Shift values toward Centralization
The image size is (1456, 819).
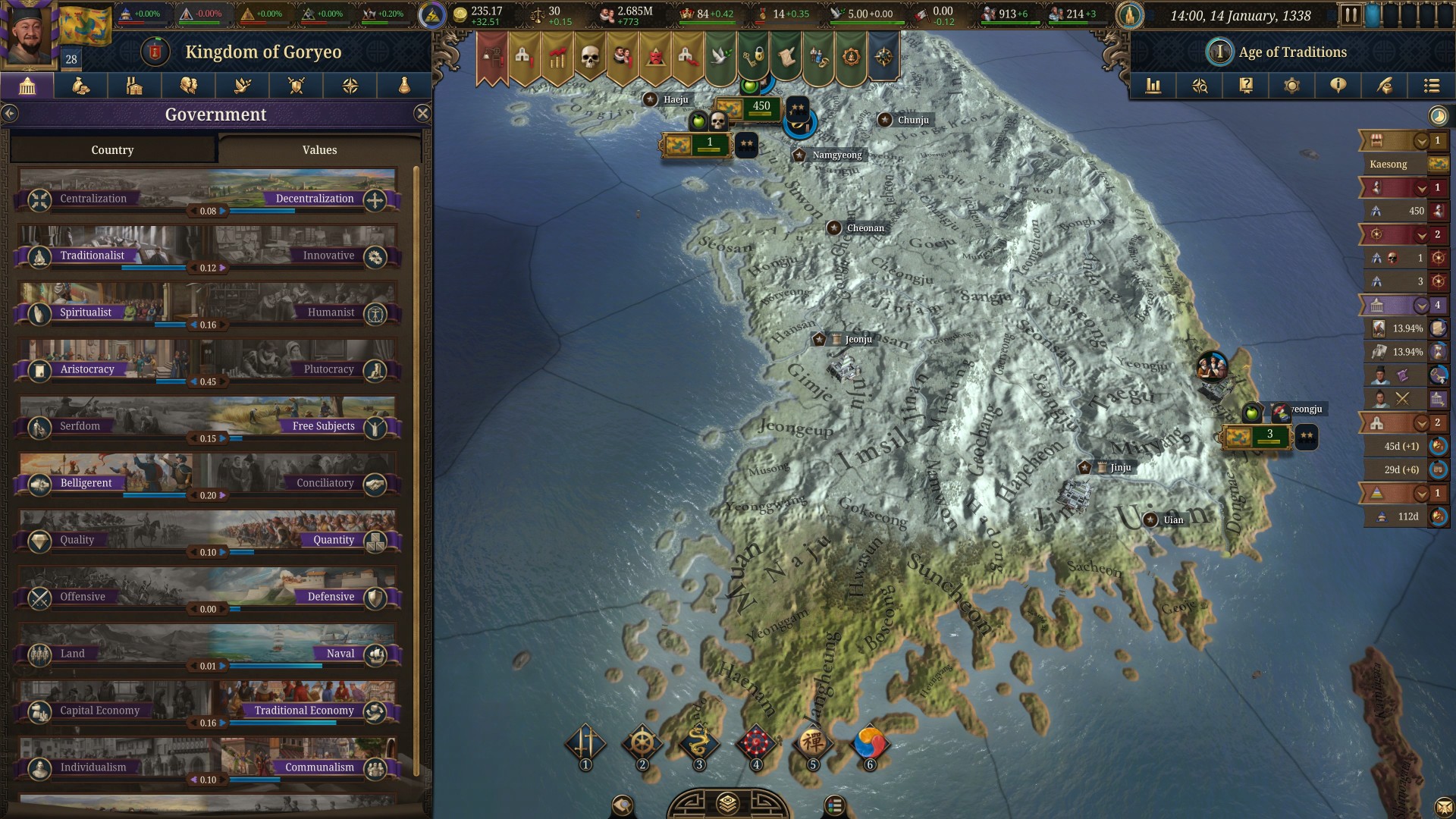(39, 200)
